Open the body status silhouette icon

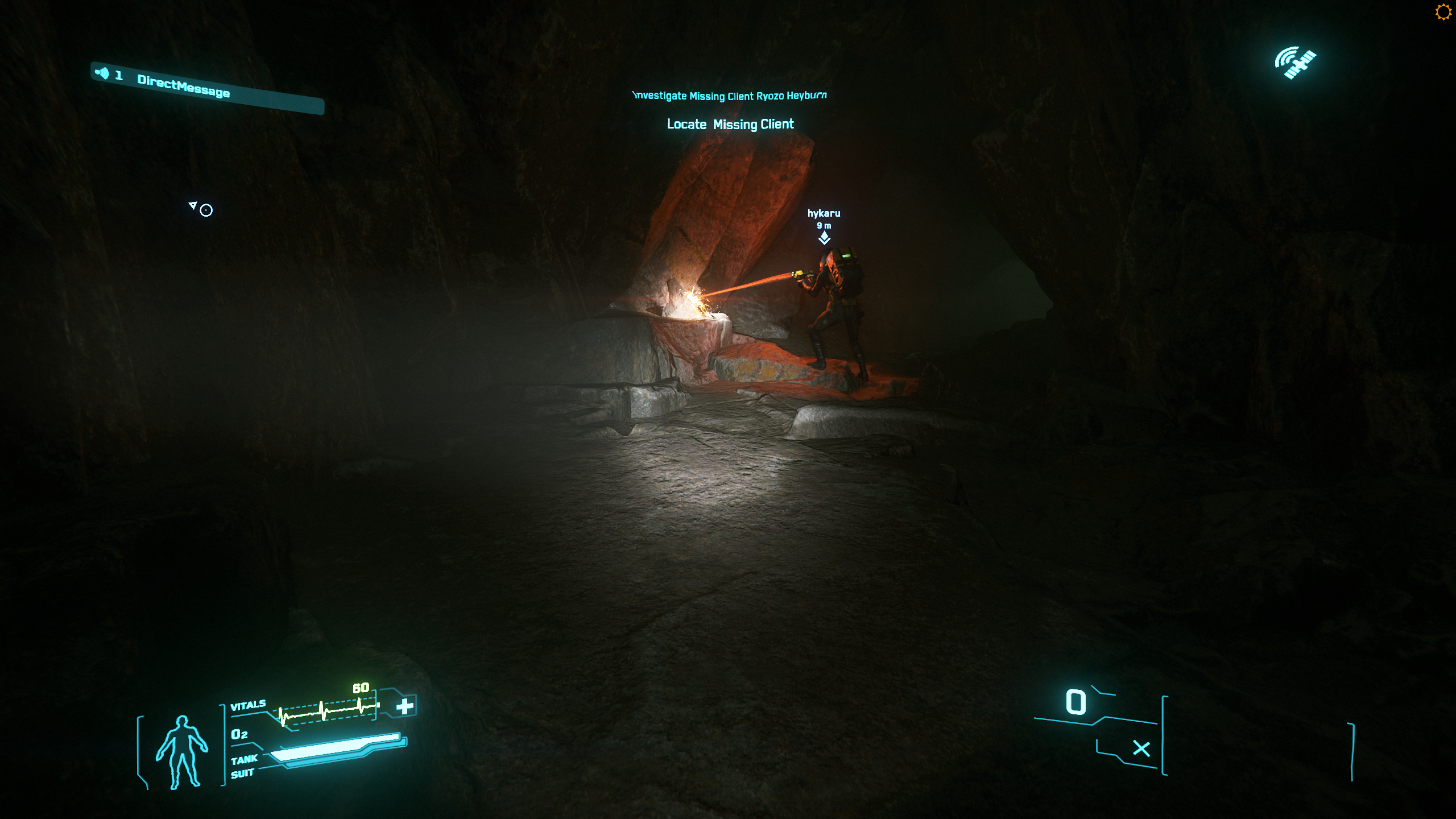(181, 751)
